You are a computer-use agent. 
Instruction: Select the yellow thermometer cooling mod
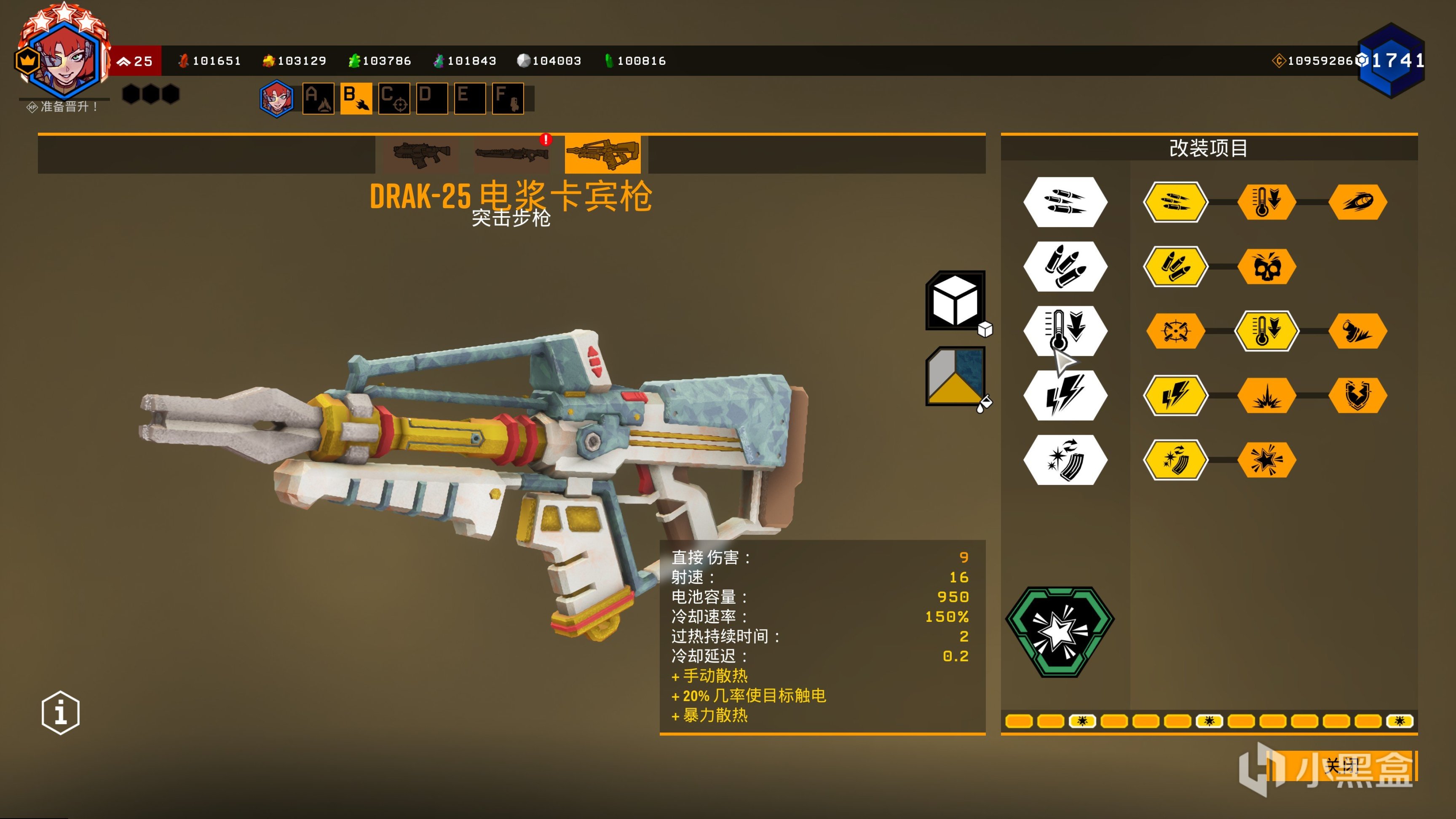click(x=1267, y=331)
